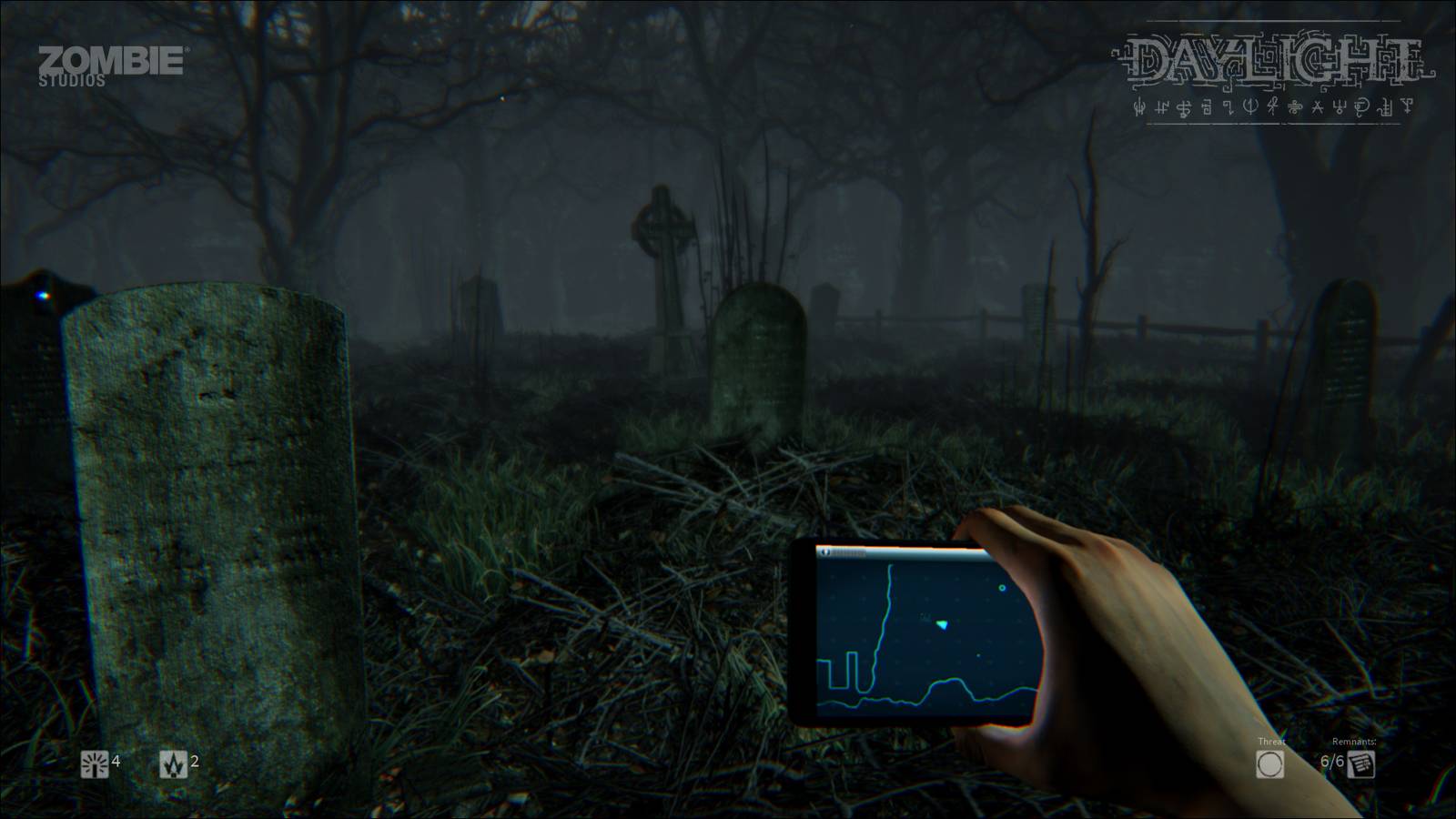
Task: Click the player arrow on the phone map
Action: [x=943, y=624]
